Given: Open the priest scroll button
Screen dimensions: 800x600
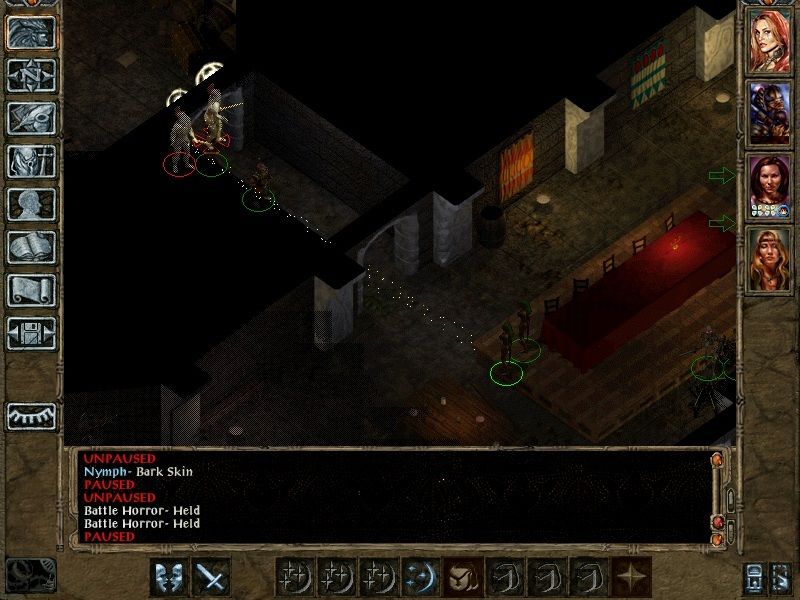Looking at the screenshot, I should tap(31, 290).
